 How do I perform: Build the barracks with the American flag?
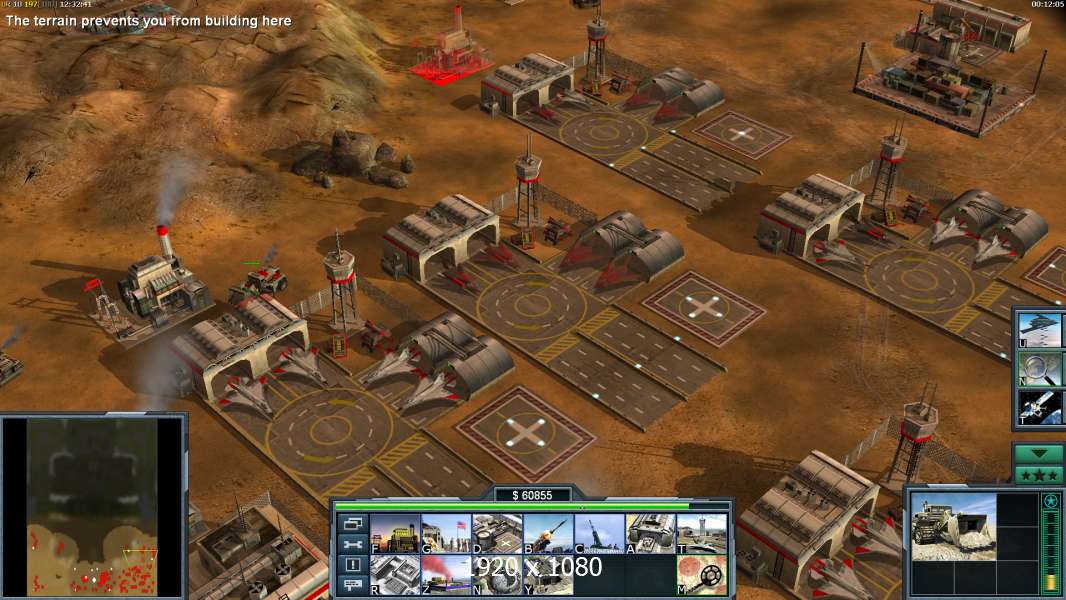[x=445, y=534]
